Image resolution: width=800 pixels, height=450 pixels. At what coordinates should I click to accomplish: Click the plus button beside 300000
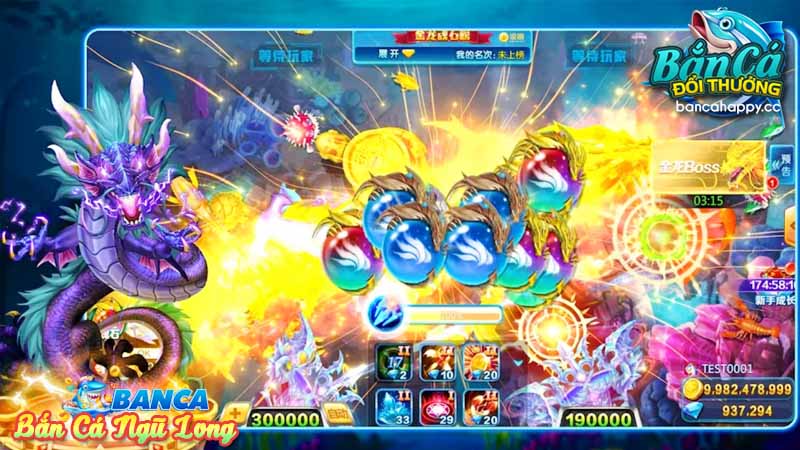click(x=236, y=413)
